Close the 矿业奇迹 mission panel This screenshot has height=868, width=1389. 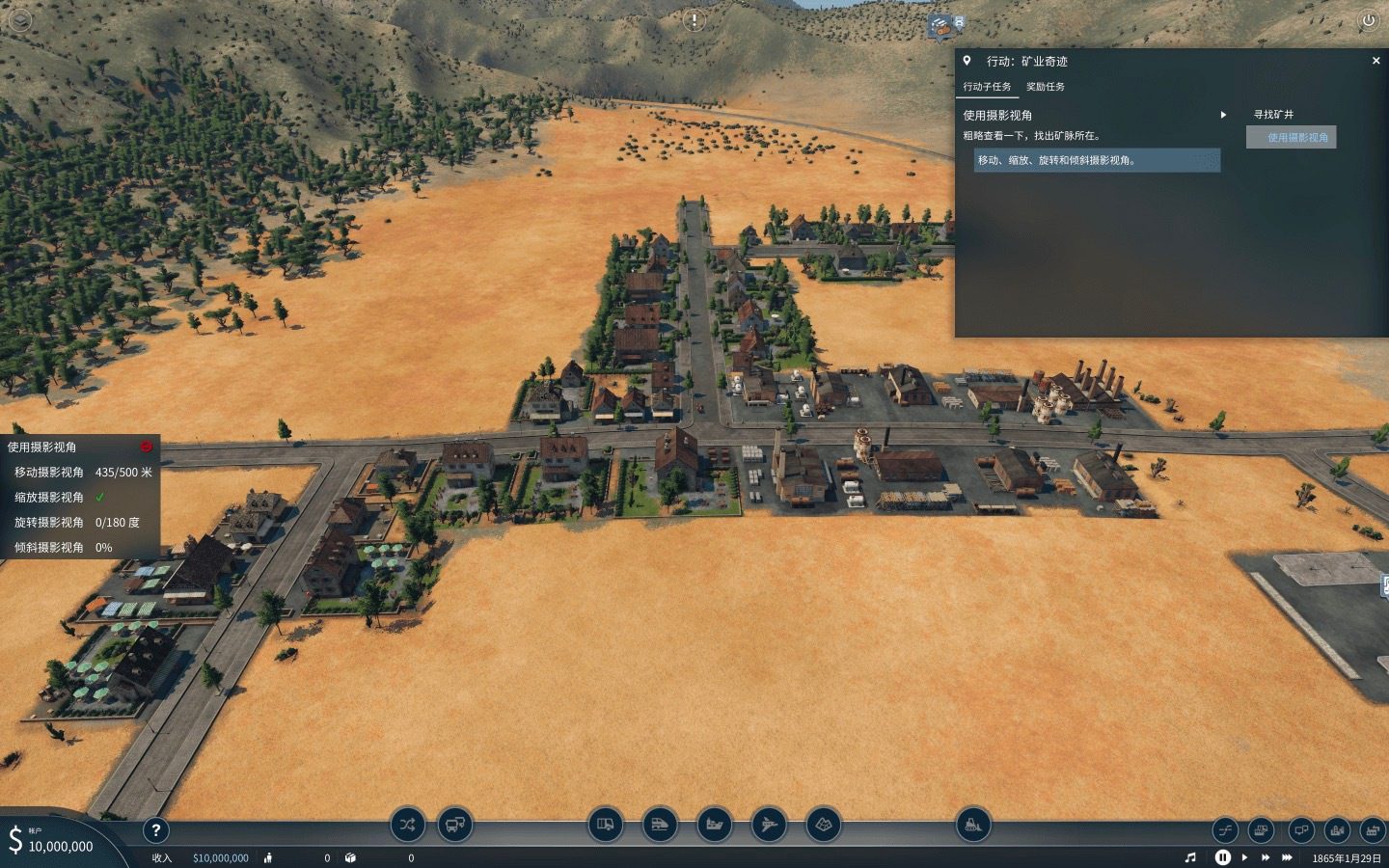[x=1375, y=61]
